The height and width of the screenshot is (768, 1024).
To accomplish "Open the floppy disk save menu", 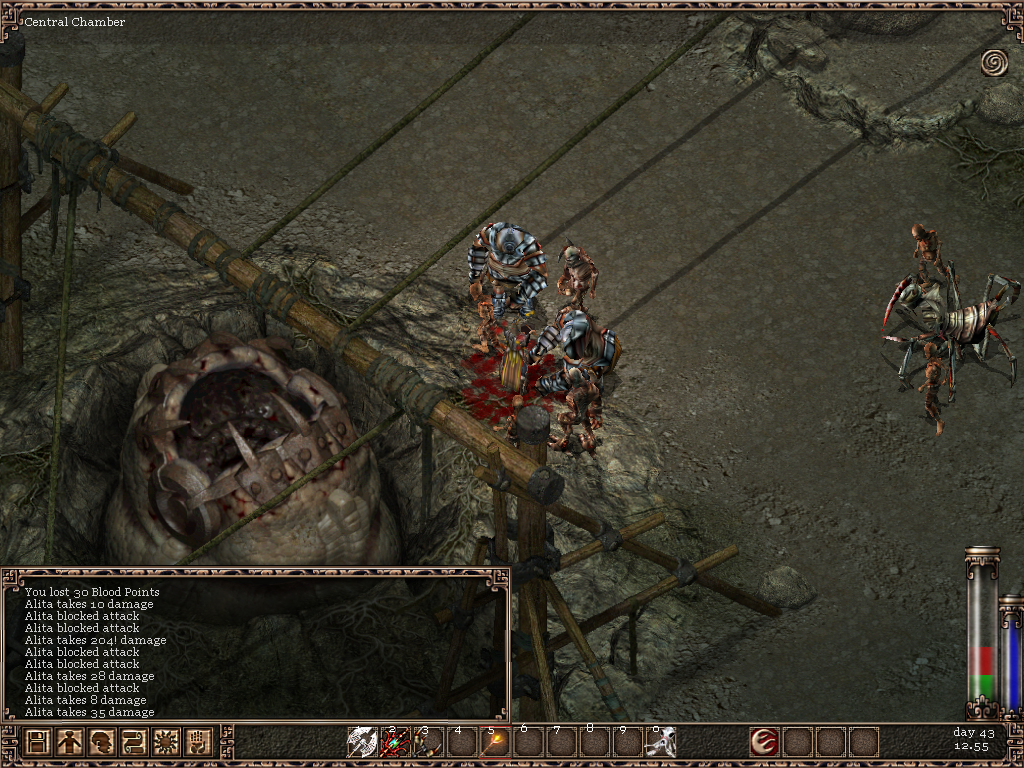I will pyautogui.click(x=38, y=742).
